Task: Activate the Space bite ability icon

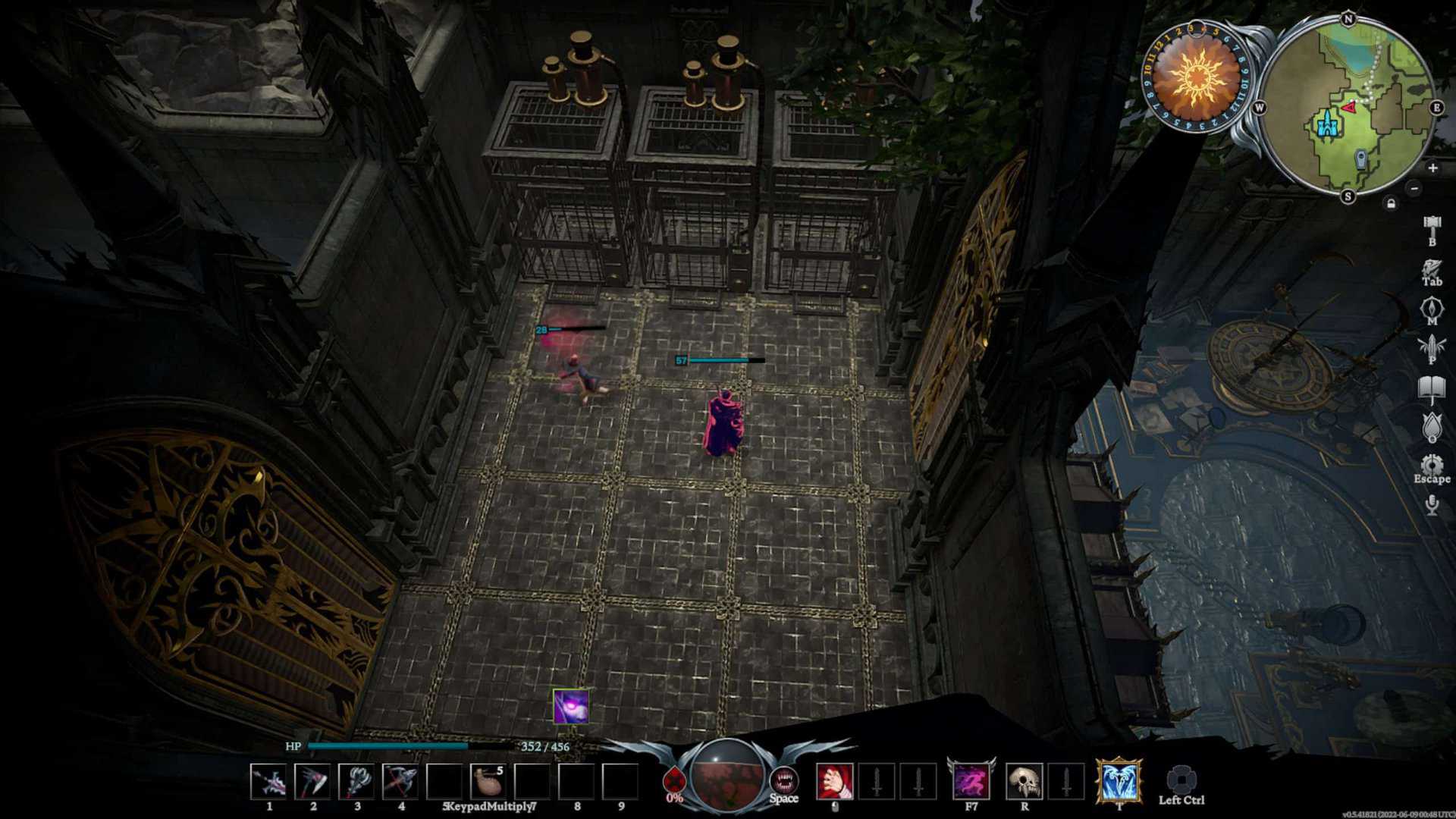Action: pyautogui.click(x=785, y=780)
